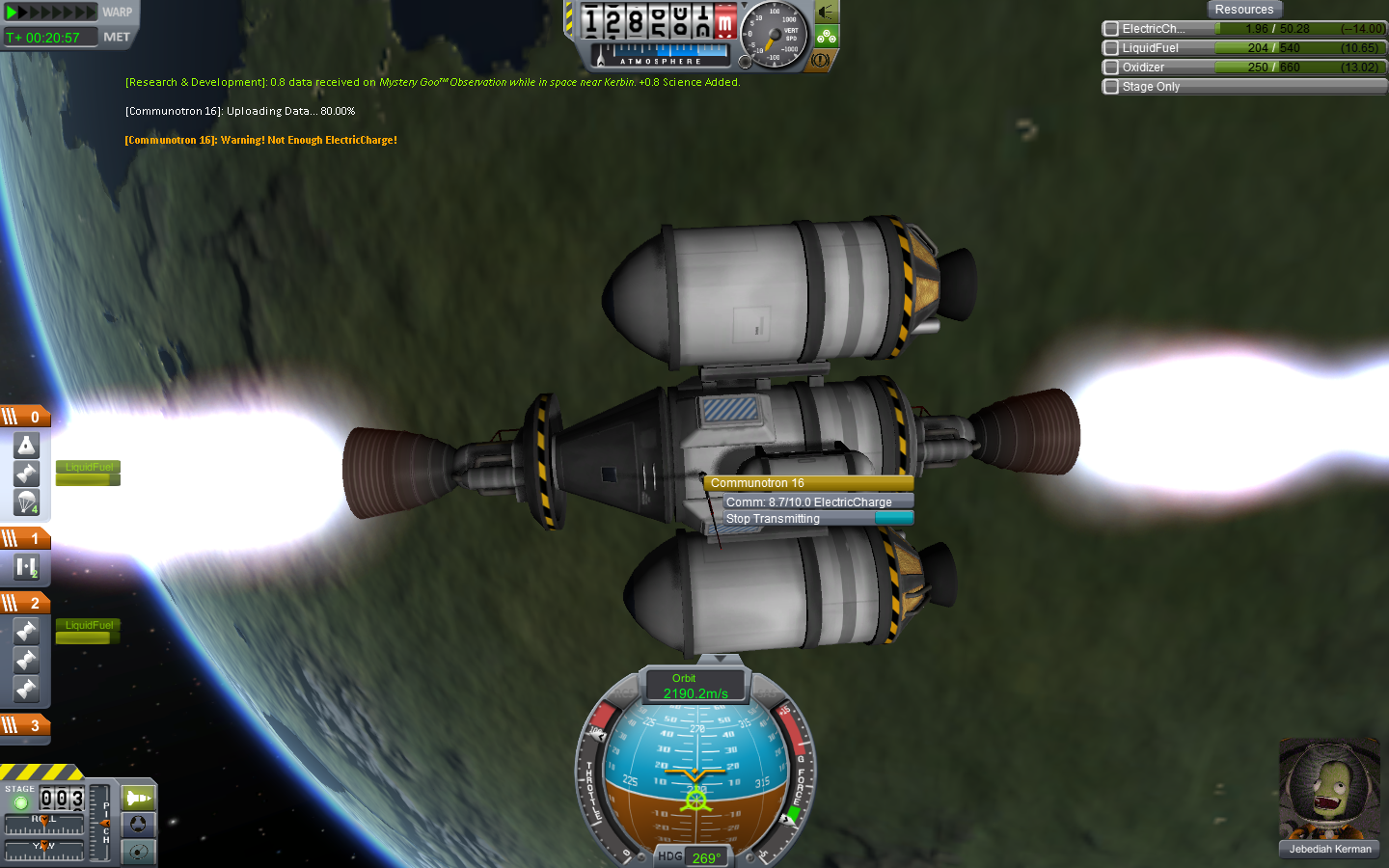Toggle the vessel lights button
The image size is (1389, 868).
click(827, 13)
